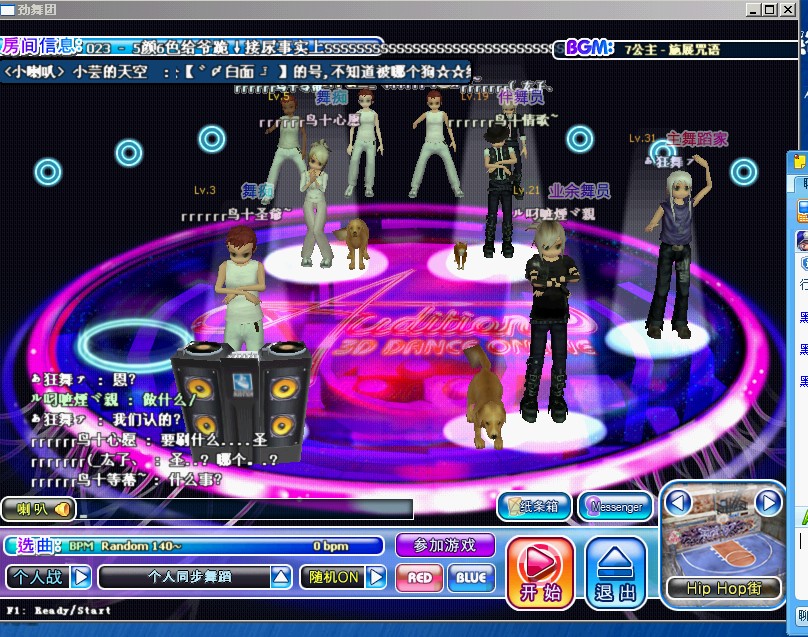Open the 纸条箱 note box

[x=535, y=507]
